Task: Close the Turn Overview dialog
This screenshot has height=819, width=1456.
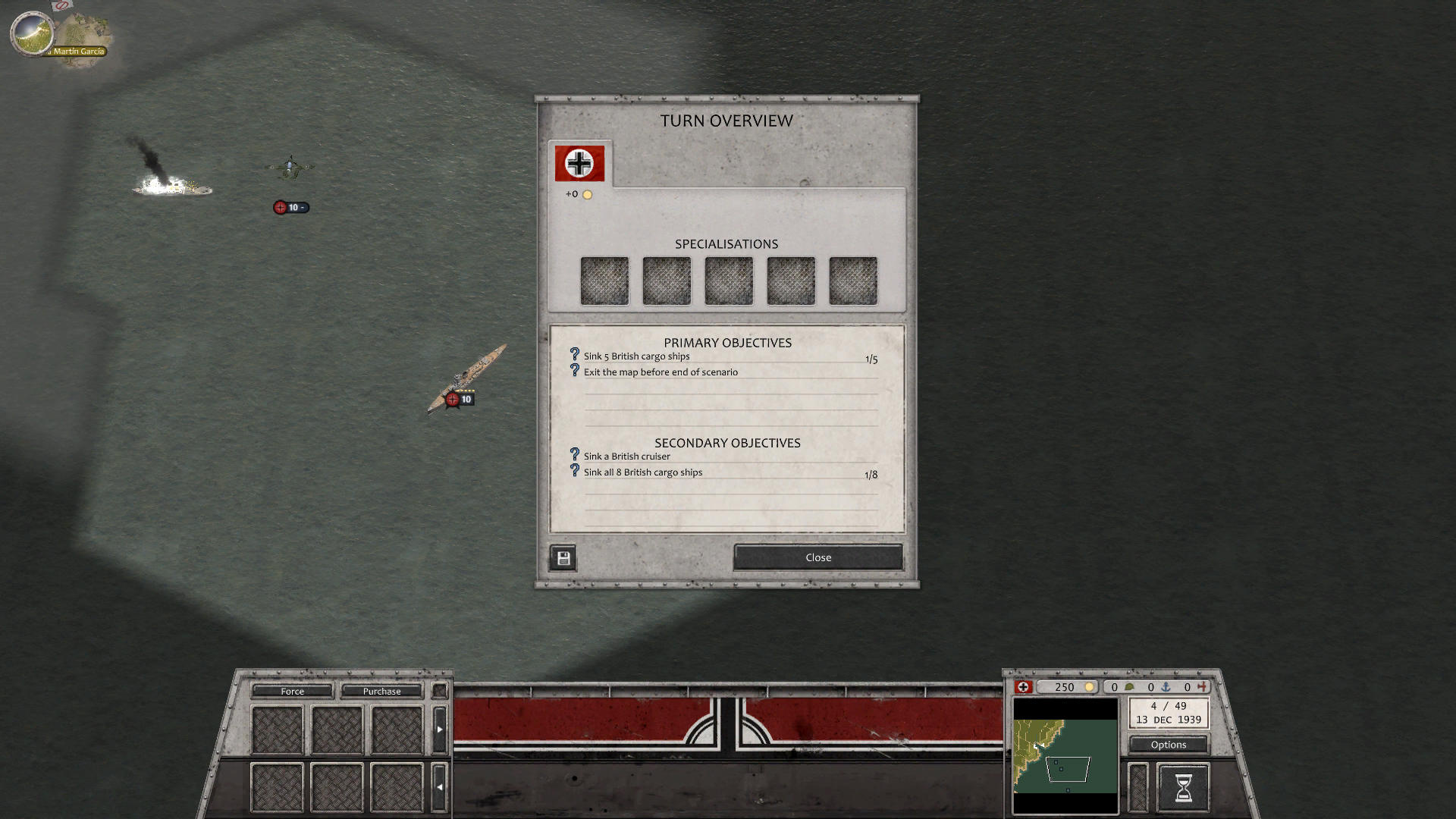Action: (x=817, y=557)
